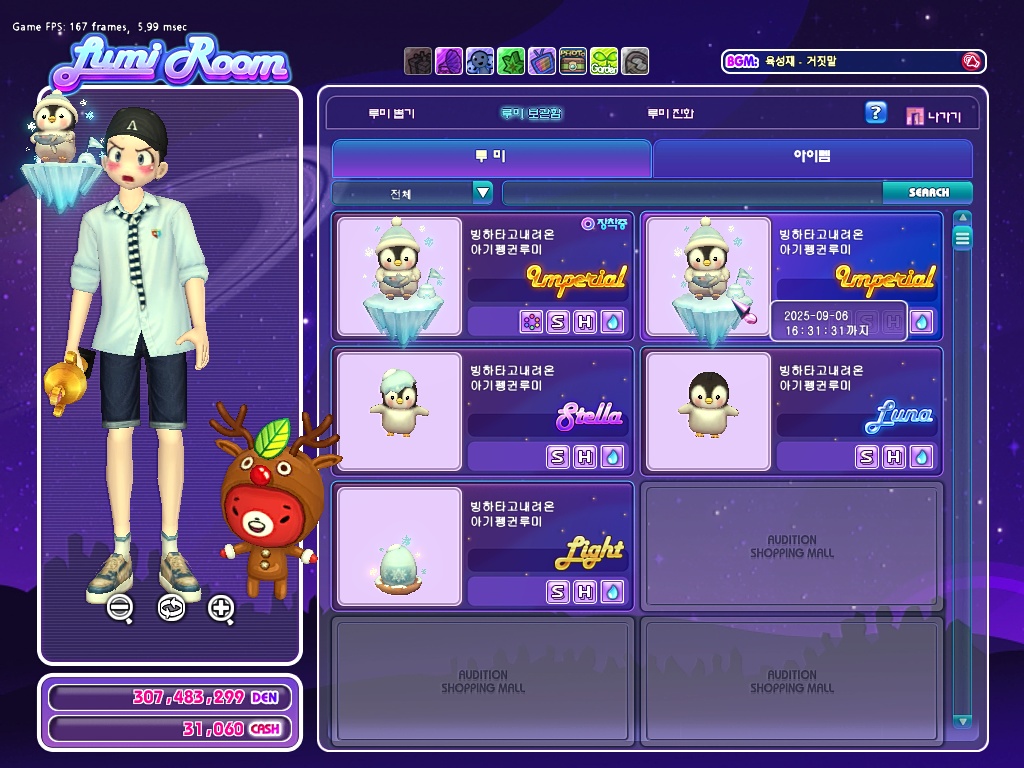Zoom in the character preview

tap(221, 607)
